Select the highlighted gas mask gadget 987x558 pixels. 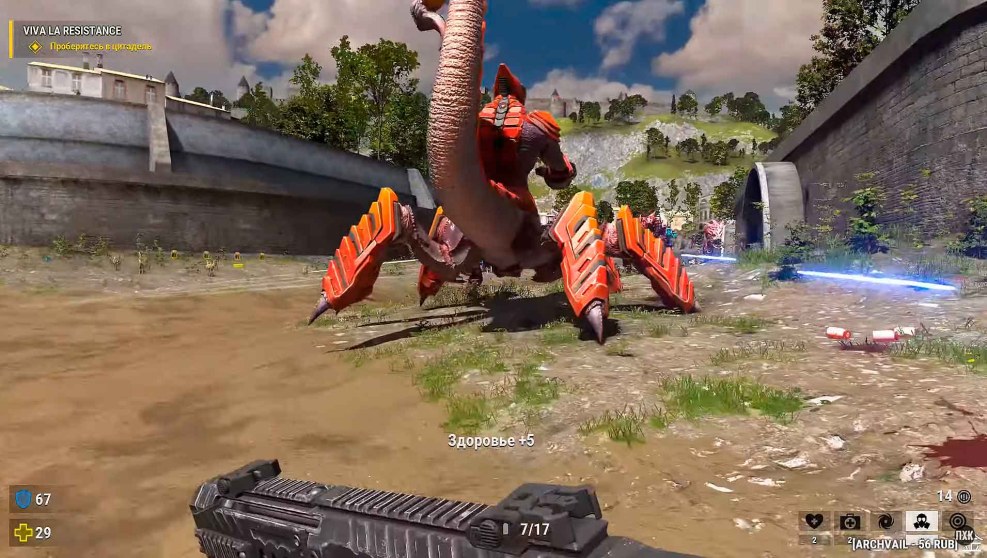(921, 521)
